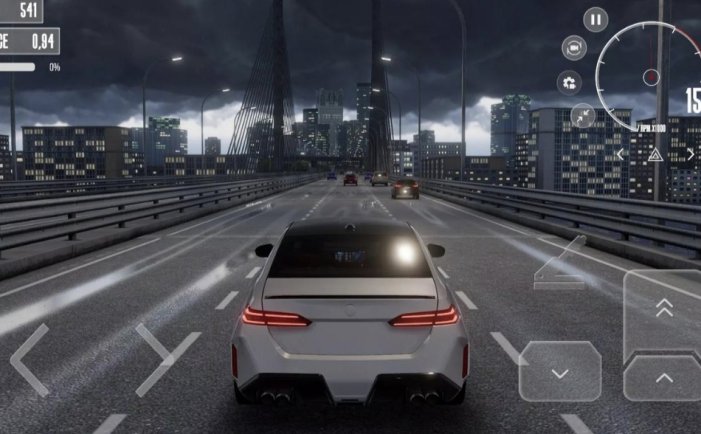This screenshot has width=701, height=434.
Task: Tap the collapse arrows icon
Action: click(582, 116)
